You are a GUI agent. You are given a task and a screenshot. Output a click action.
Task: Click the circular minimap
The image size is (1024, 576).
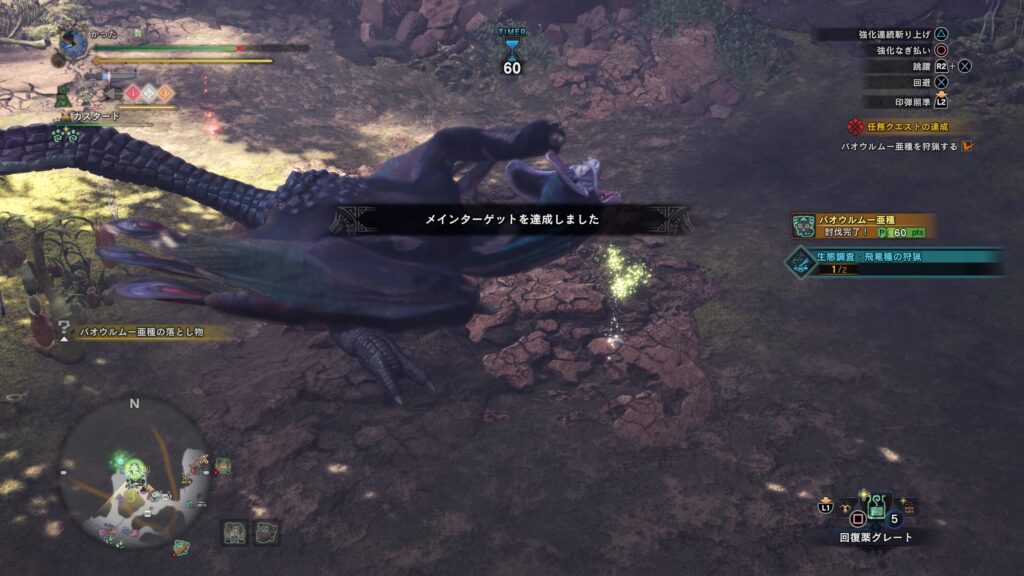point(134,472)
